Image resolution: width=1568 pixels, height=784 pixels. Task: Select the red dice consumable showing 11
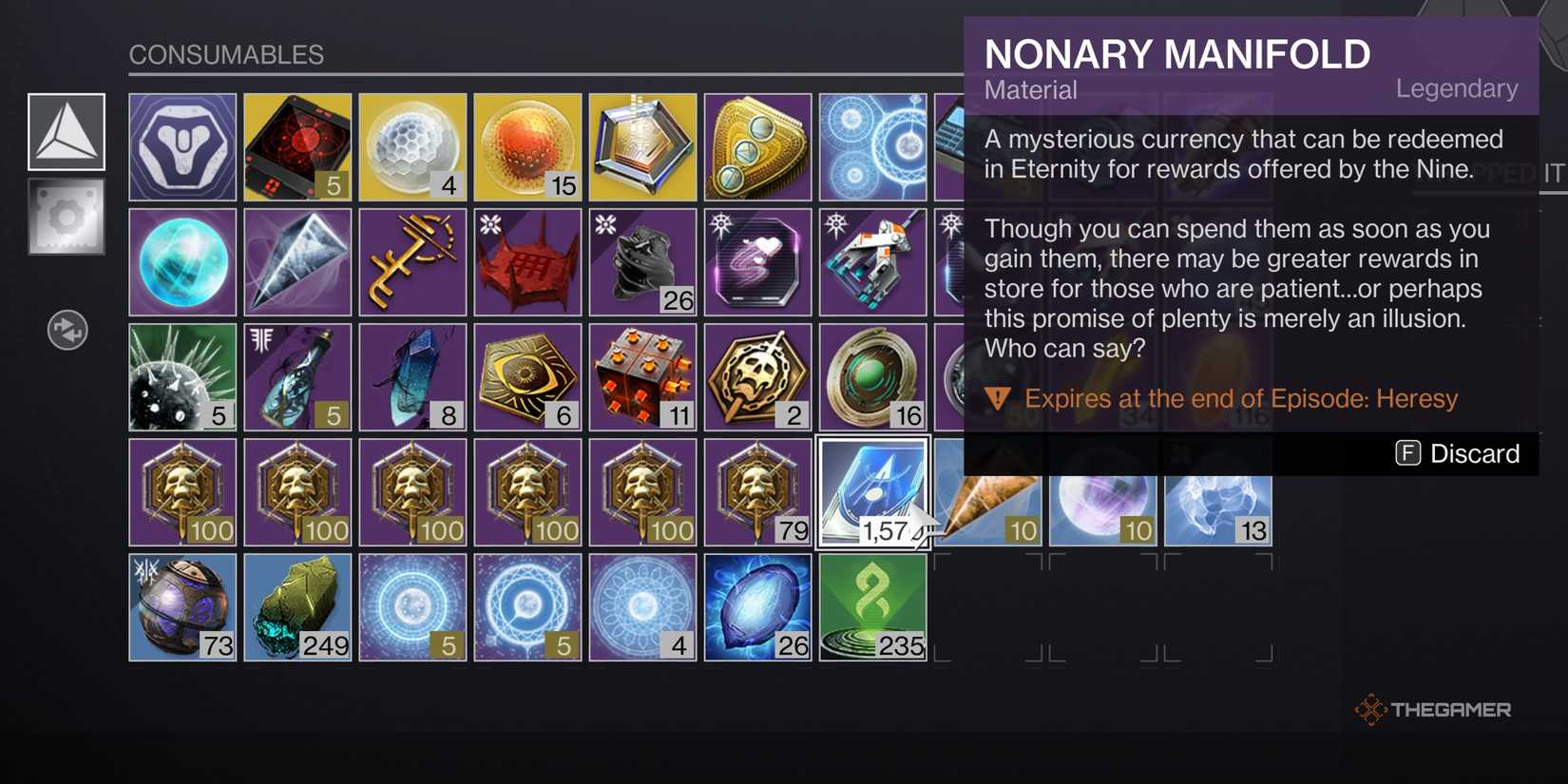(642, 375)
